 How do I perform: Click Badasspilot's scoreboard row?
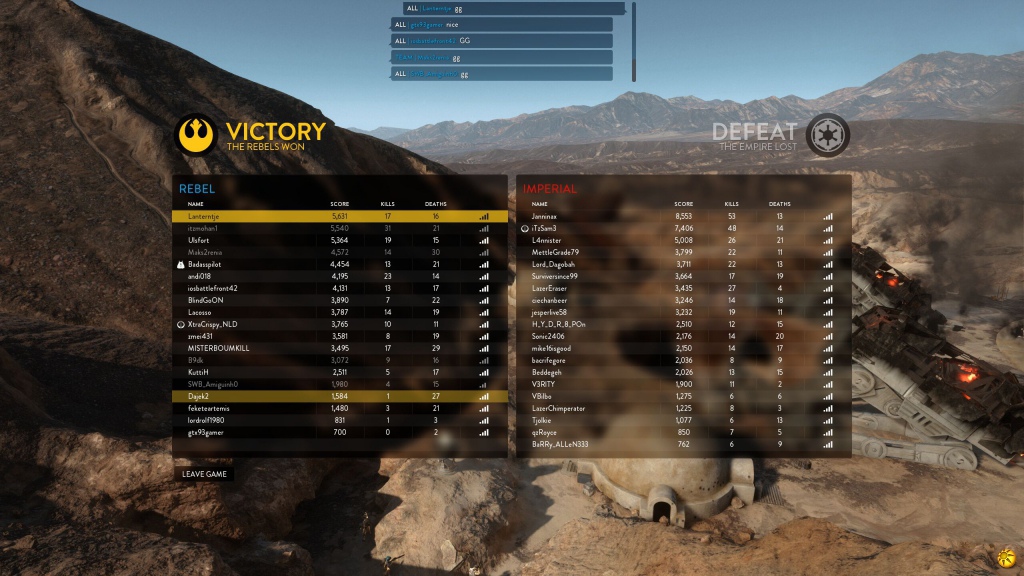pos(340,264)
